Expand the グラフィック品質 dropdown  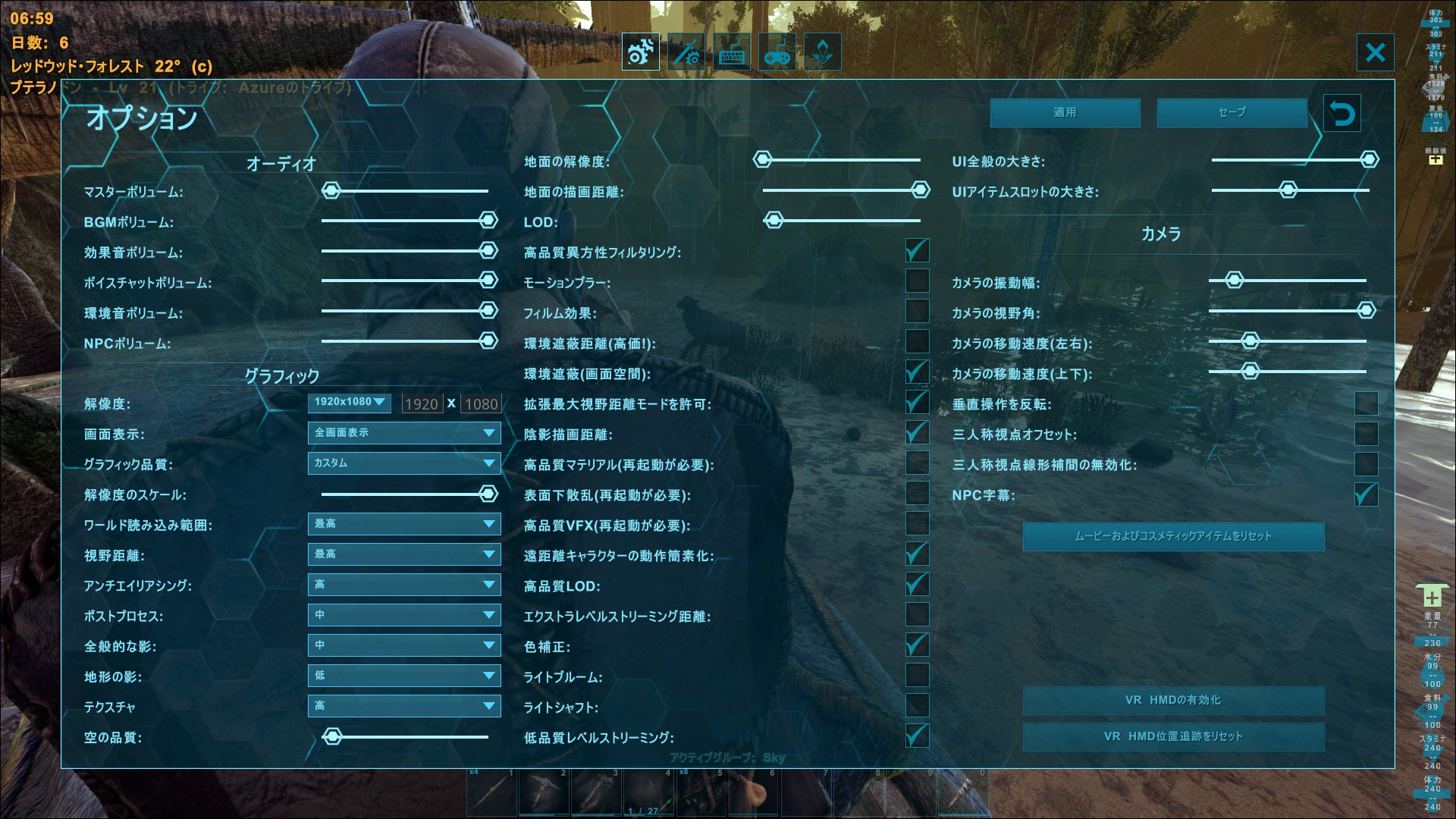pyautogui.click(x=404, y=463)
